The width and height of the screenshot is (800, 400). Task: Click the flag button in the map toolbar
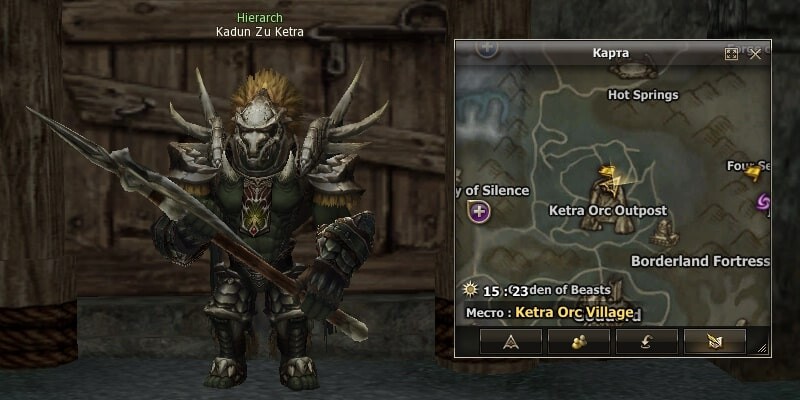point(714,341)
